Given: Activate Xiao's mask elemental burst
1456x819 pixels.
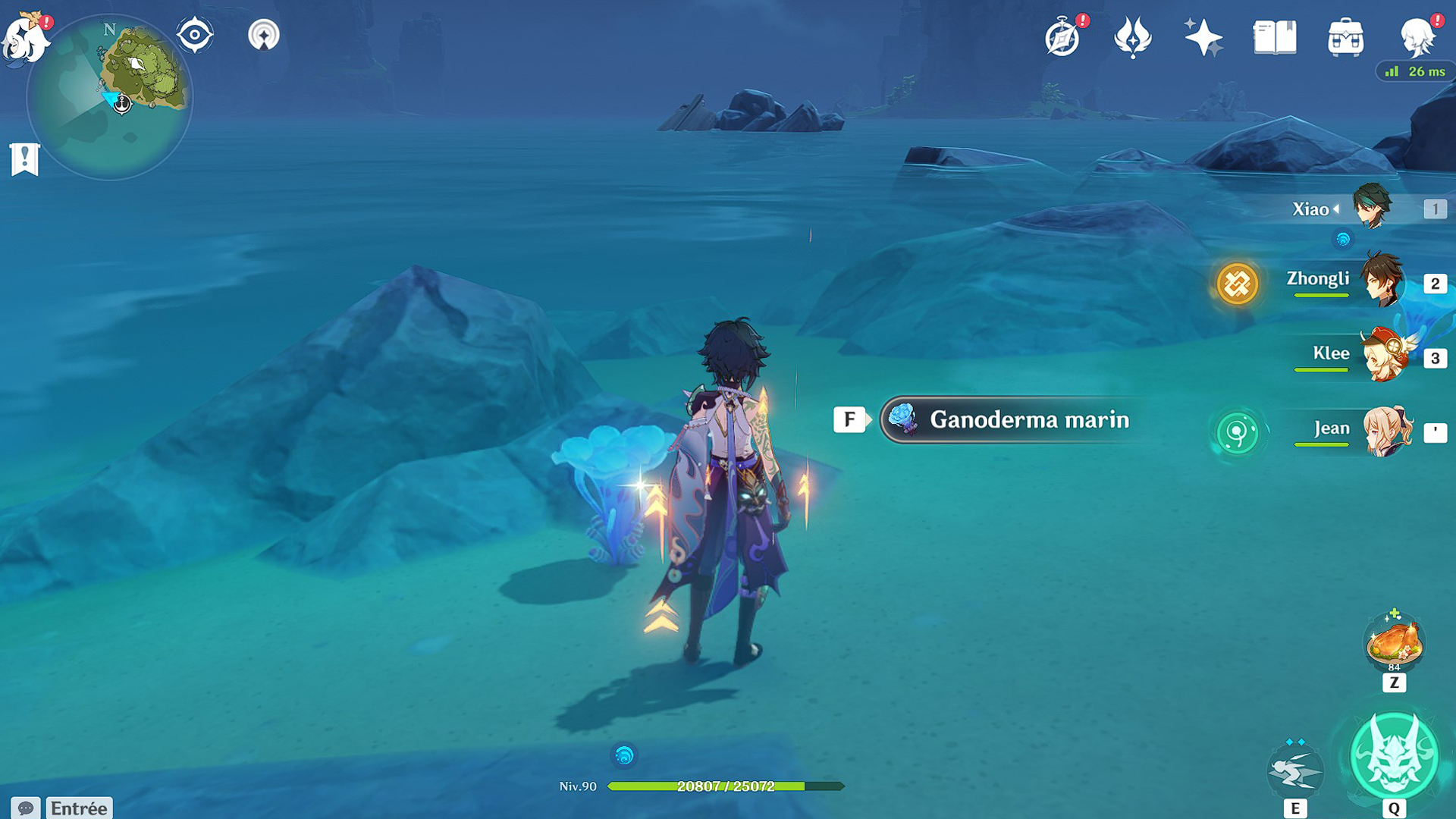Looking at the screenshot, I should (1394, 757).
